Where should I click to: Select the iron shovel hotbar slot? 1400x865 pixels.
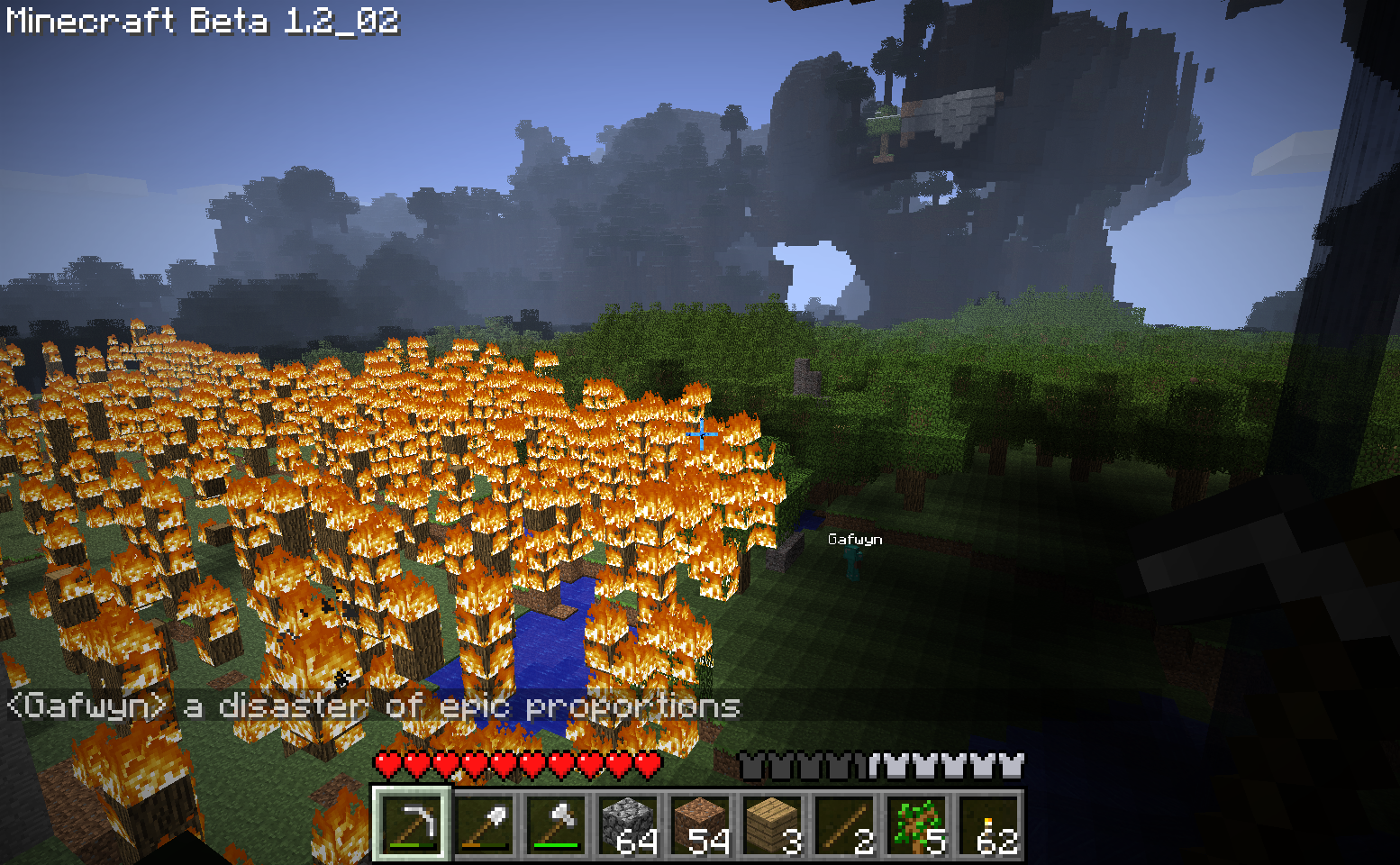pos(484,824)
